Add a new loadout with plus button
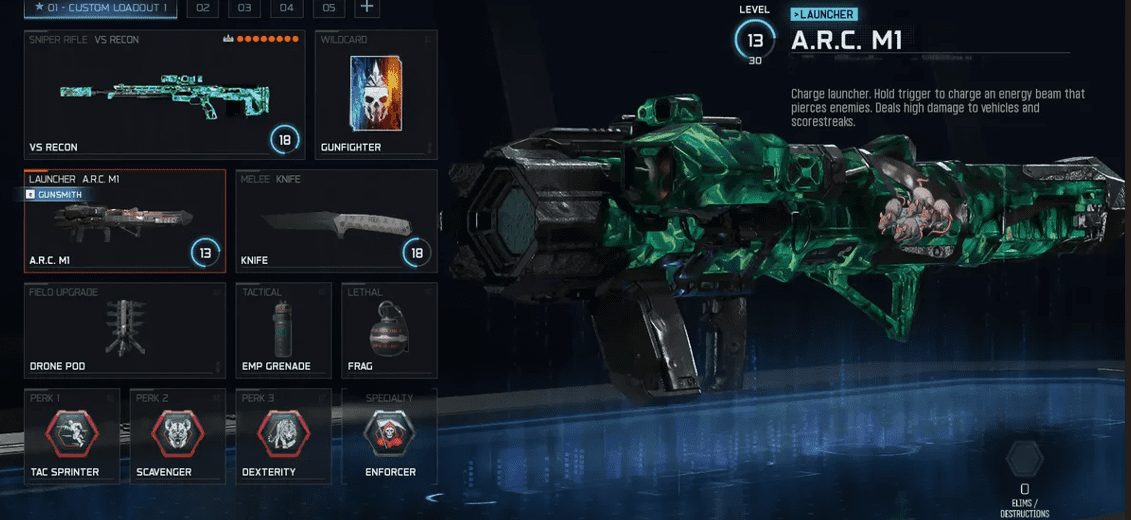This screenshot has width=1131, height=520. (x=367, y=8)
